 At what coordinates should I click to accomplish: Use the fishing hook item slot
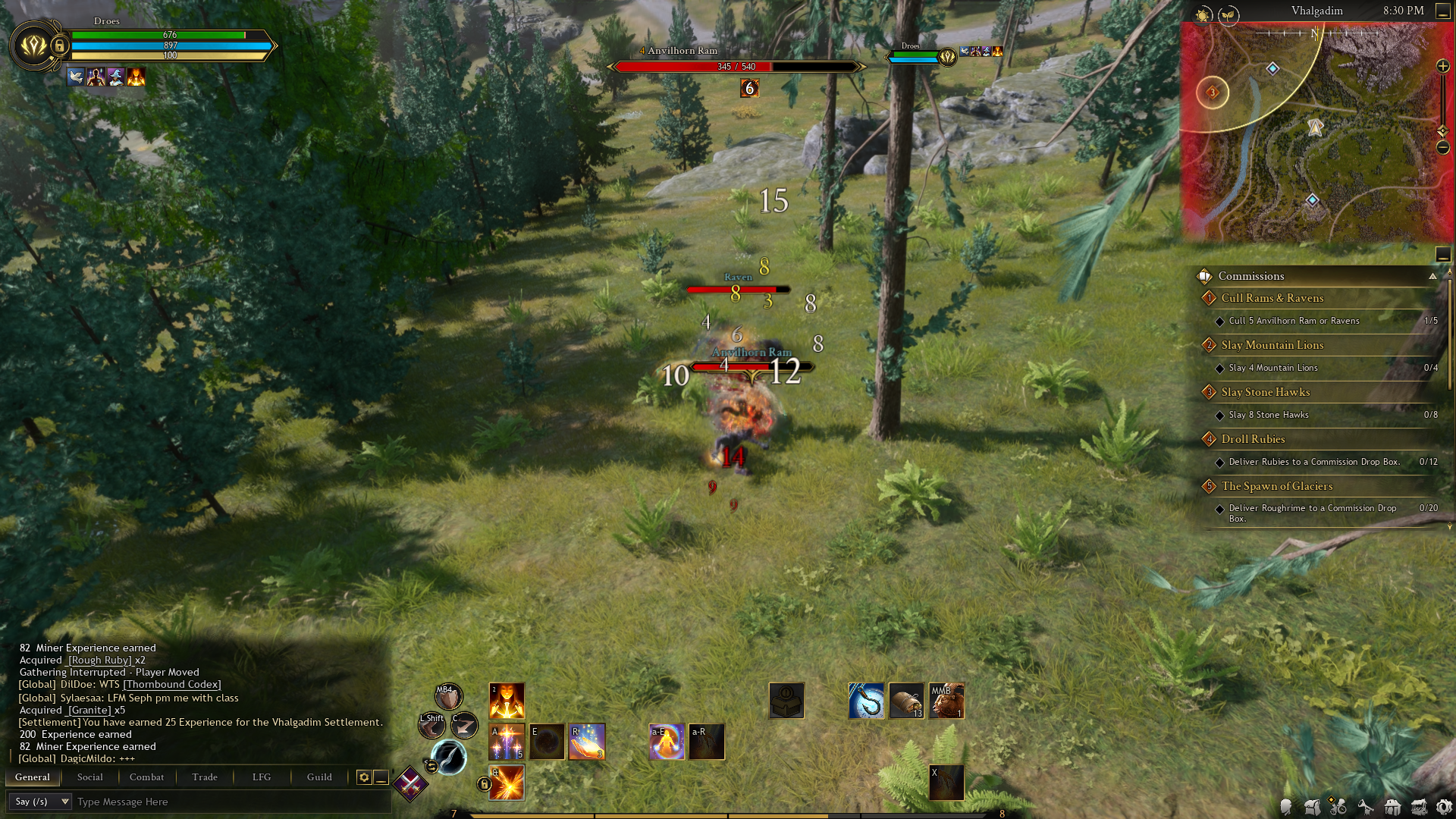(866, 700)
